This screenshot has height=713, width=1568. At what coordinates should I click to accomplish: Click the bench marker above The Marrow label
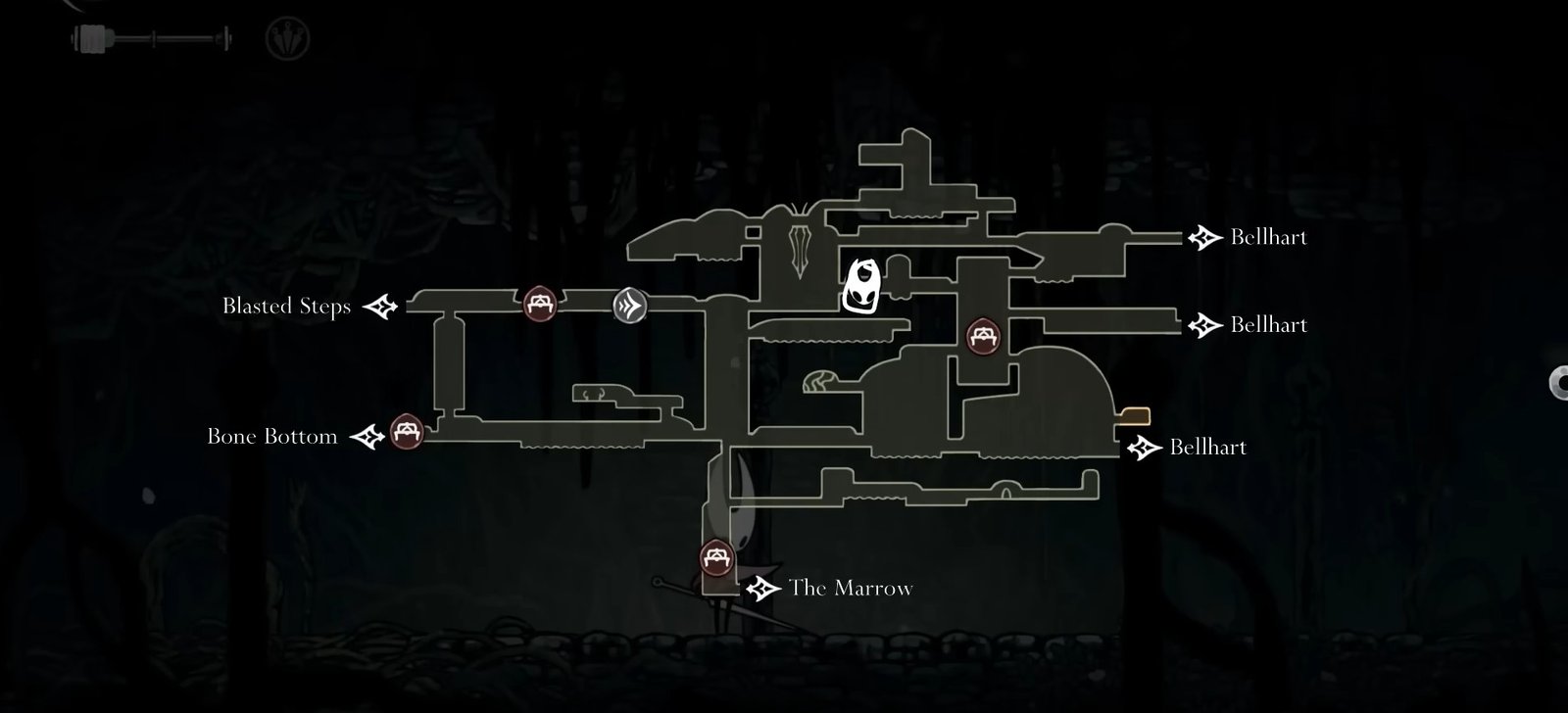714,559
